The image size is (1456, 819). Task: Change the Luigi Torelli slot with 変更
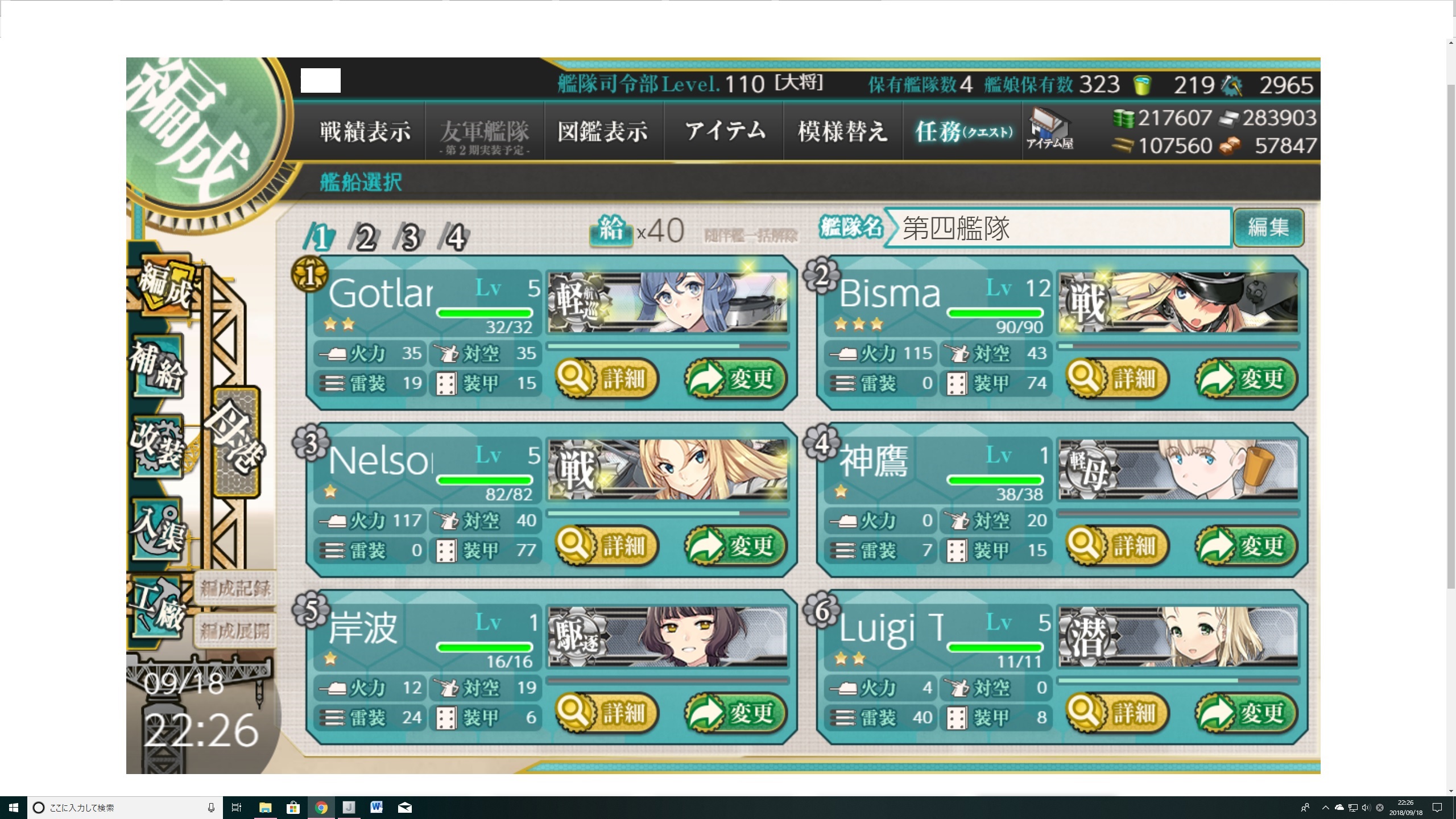coord(1246,713)
